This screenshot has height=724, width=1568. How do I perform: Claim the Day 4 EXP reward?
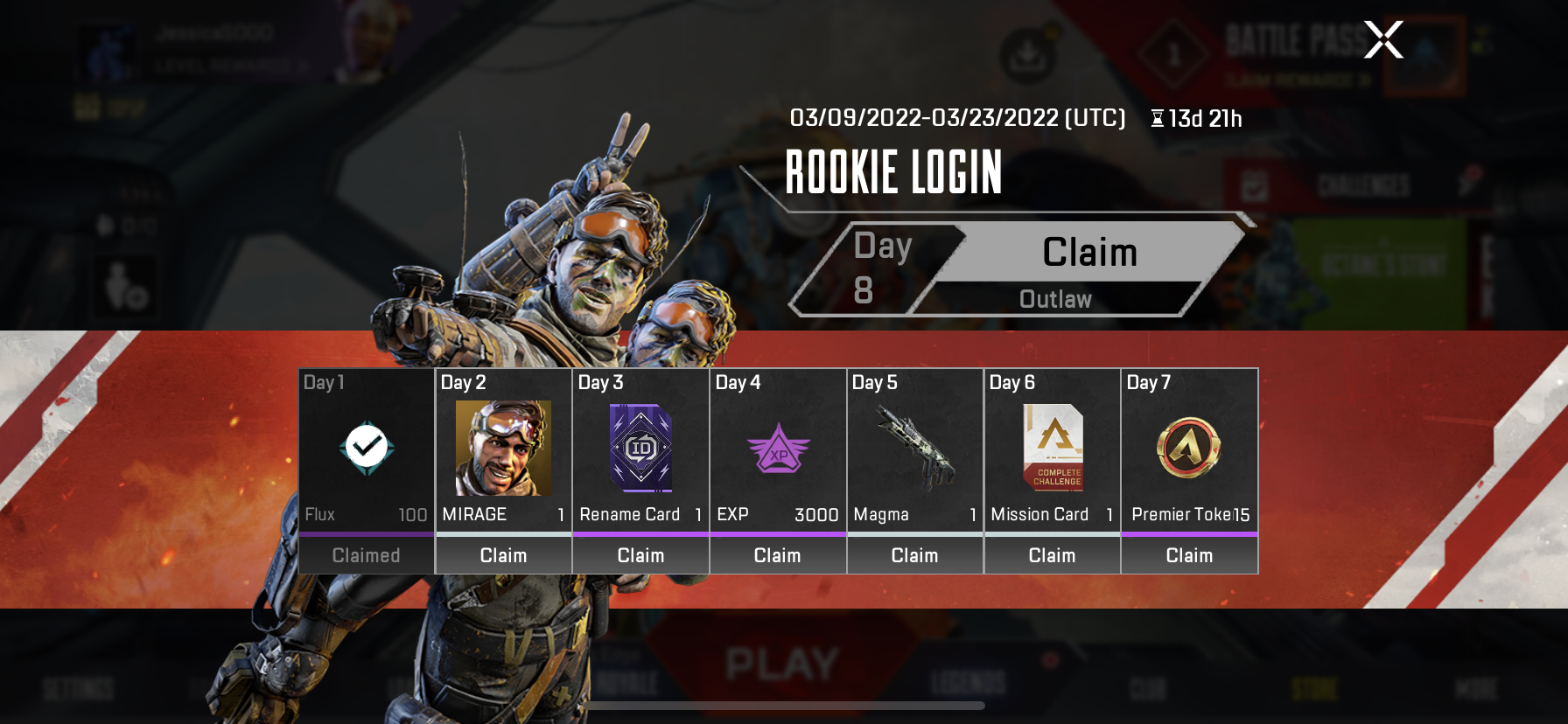click(x=777, y=555)
